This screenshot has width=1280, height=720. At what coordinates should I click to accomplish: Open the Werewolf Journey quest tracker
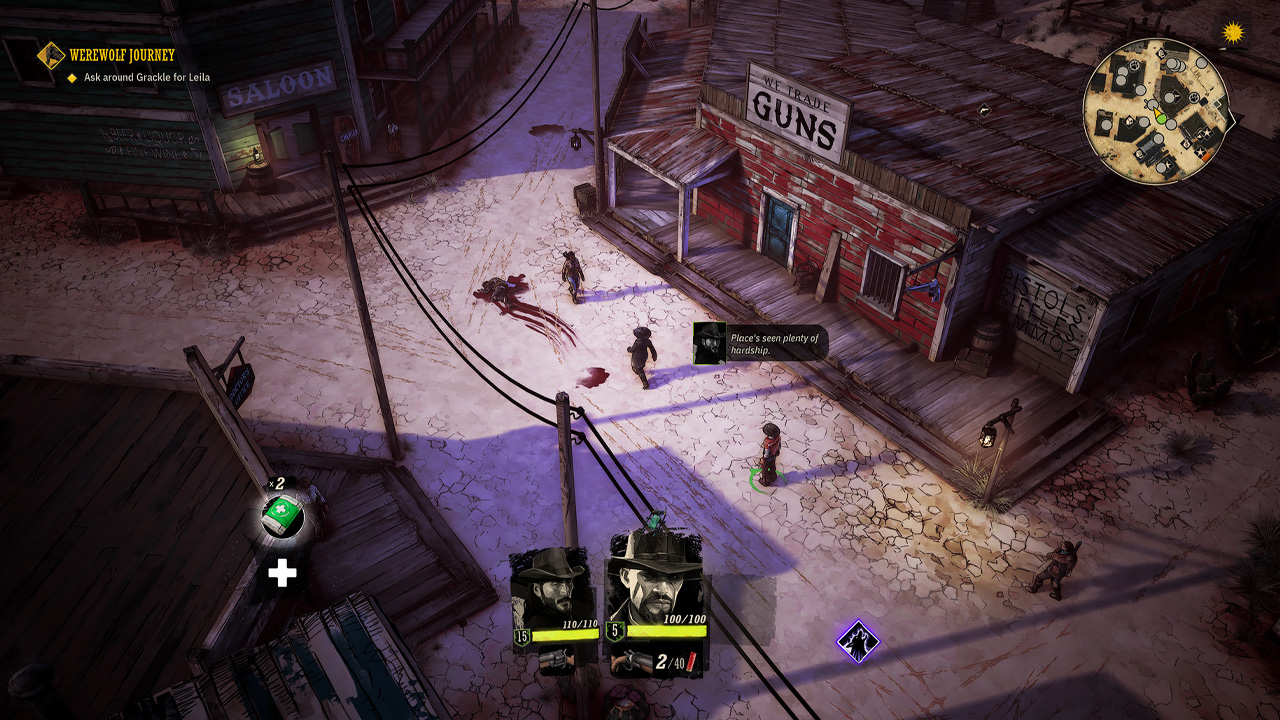(x=121, y=55)
